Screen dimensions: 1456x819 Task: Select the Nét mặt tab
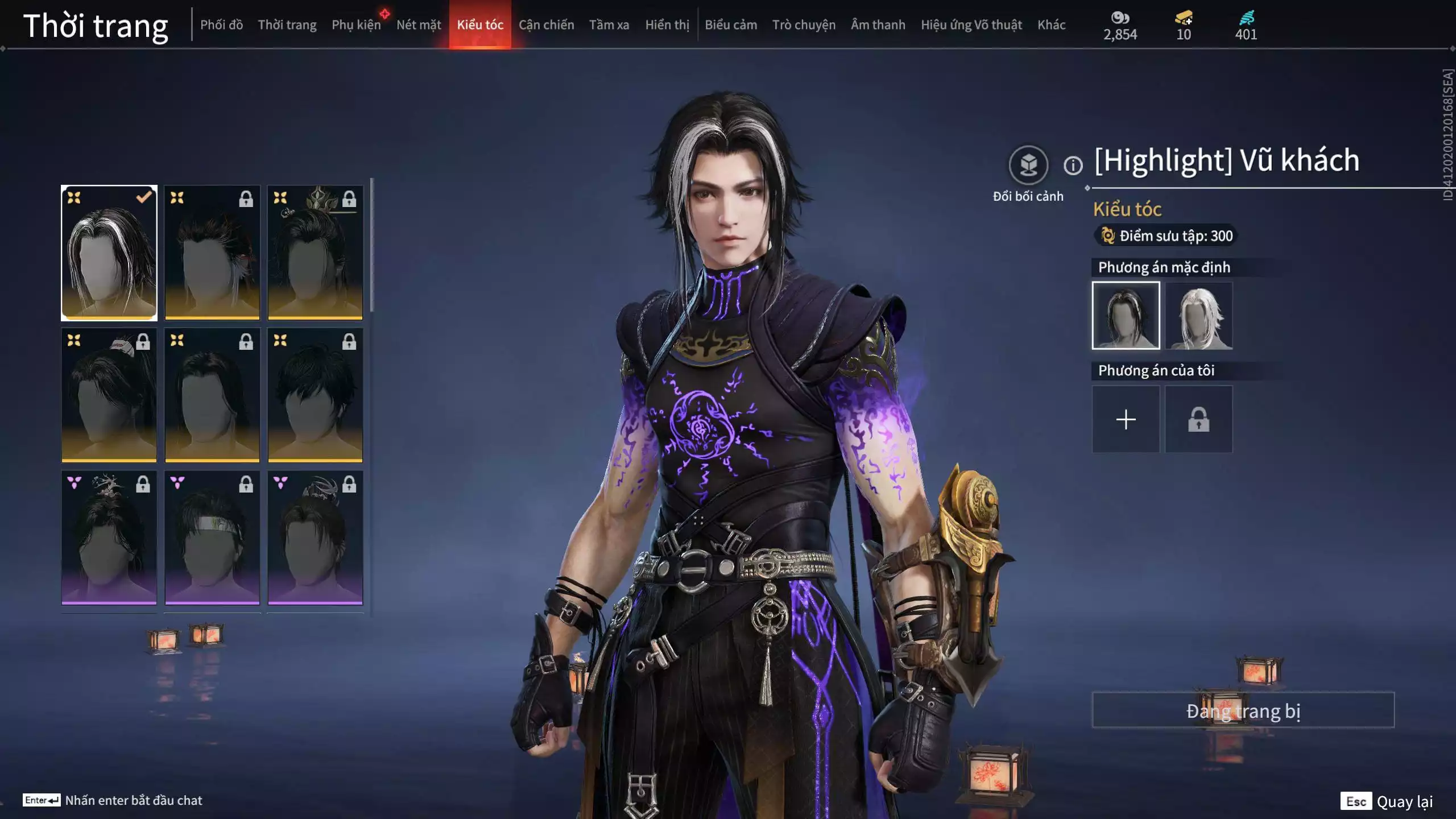coord(419,25)
